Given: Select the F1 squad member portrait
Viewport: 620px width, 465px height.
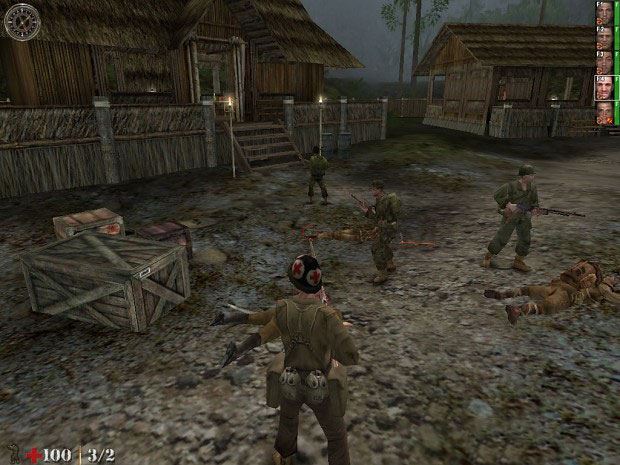Looking at the screenshot, I should [x=604, y=12].
